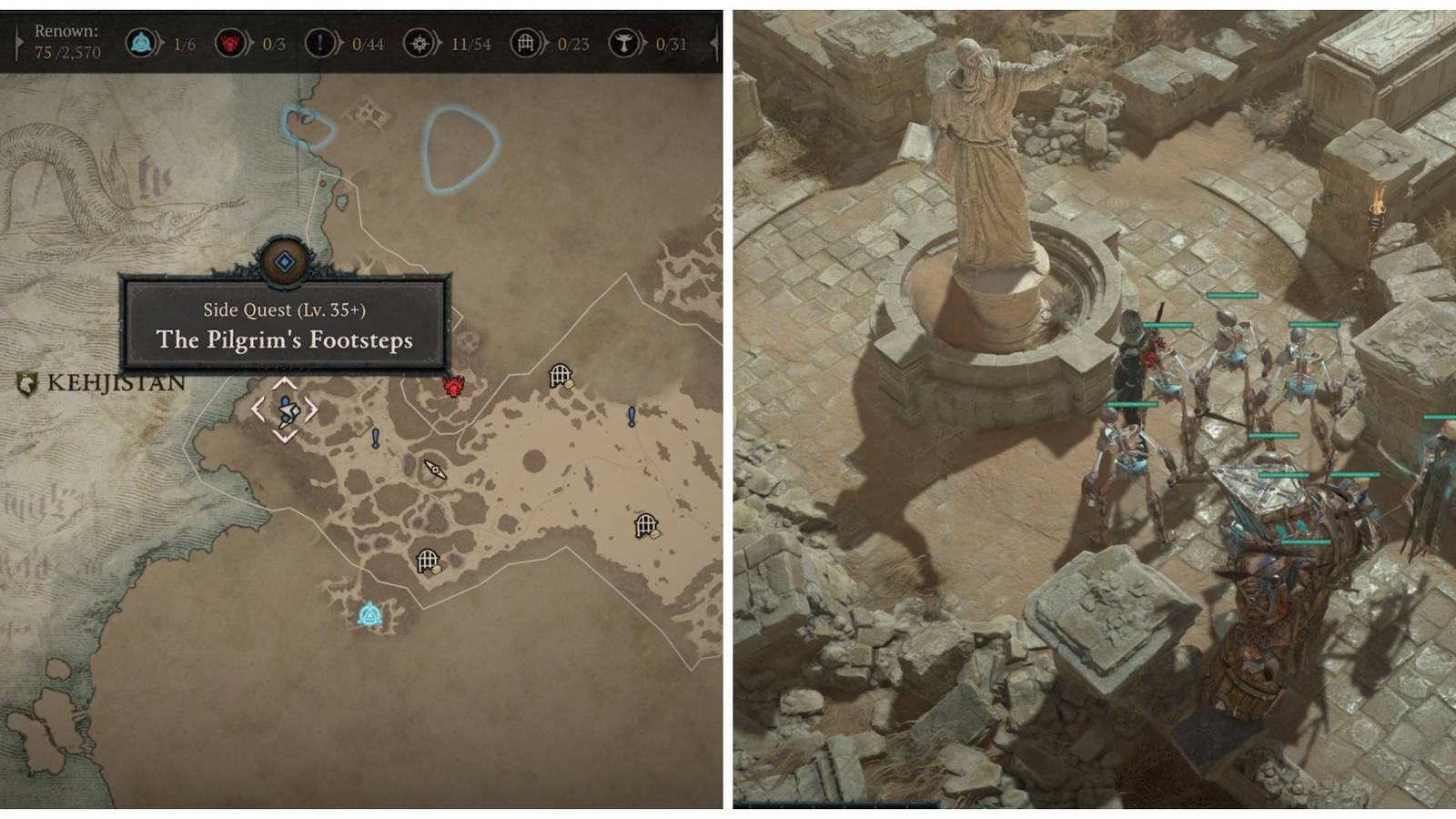Collapse the renown bar with the left-edge arrow
This screenshot has width=1456, height=819.
point(16,41)
